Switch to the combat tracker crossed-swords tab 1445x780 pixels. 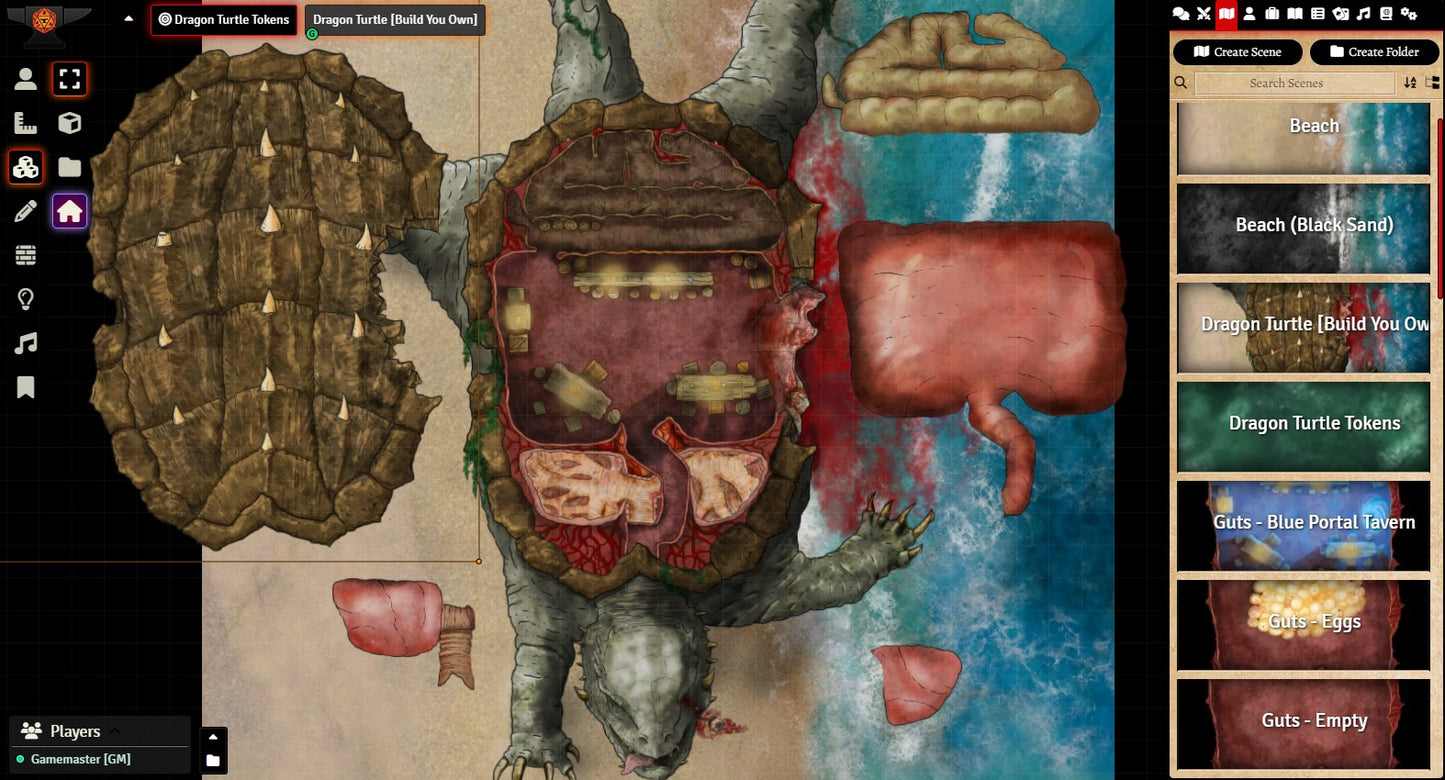[1204, 13]
